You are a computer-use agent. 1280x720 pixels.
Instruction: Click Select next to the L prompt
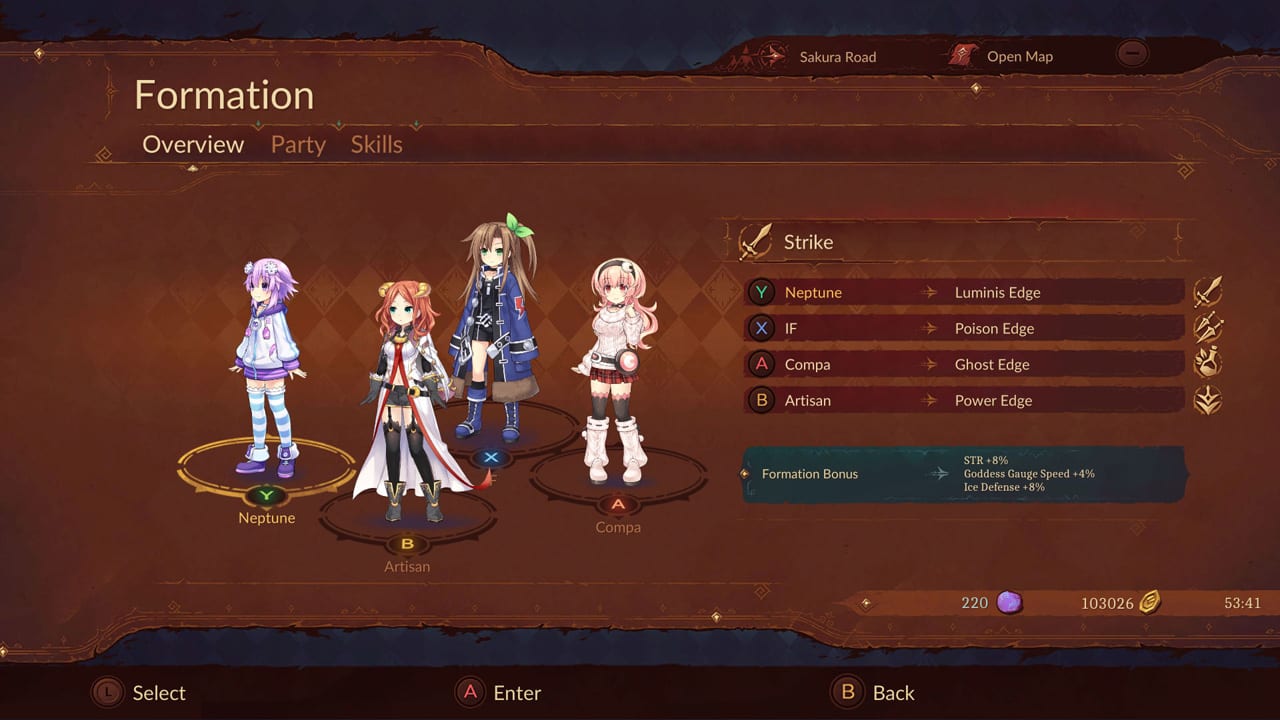click(x=157, y=692)
